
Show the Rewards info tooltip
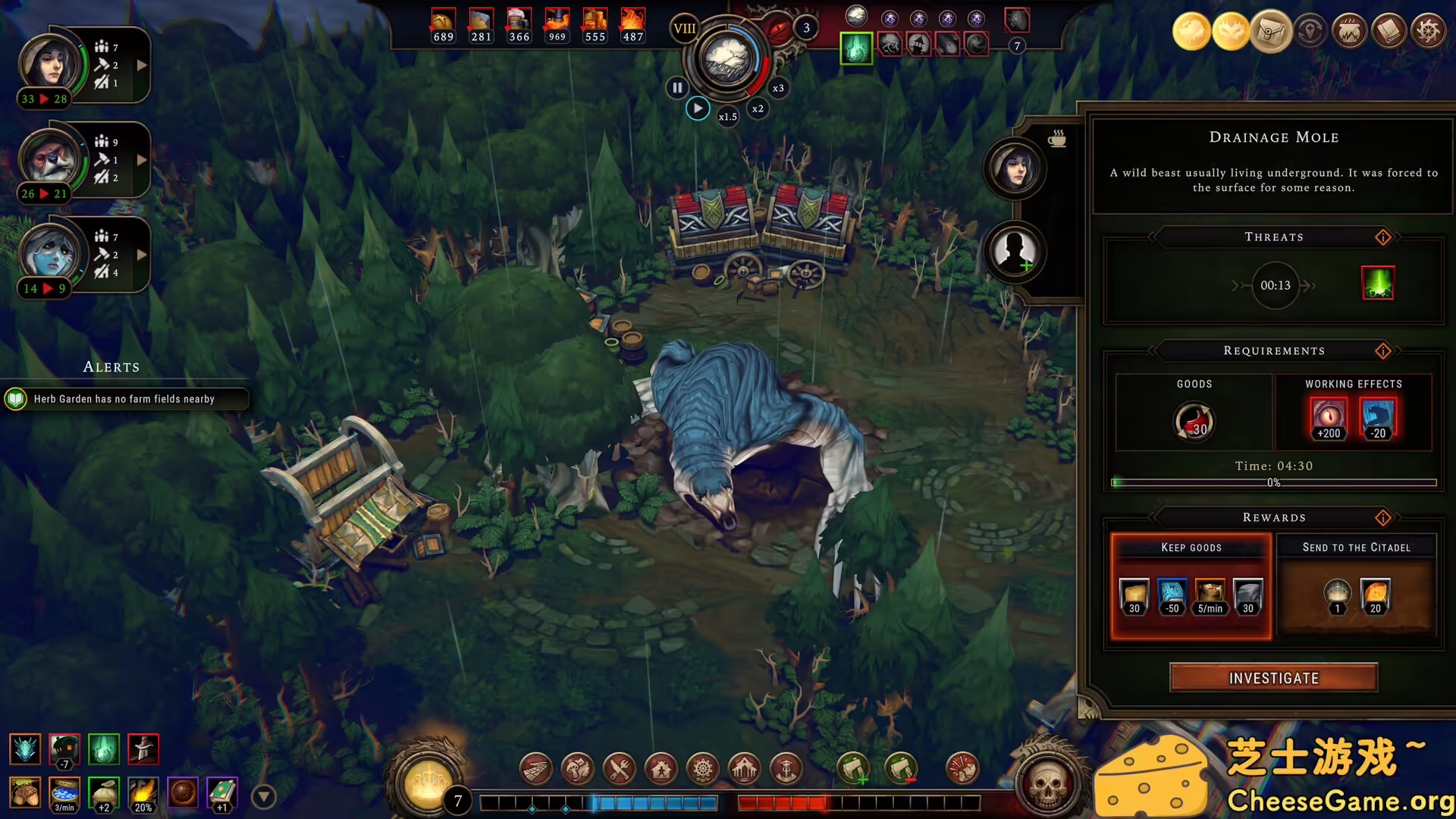(1383, 518)
